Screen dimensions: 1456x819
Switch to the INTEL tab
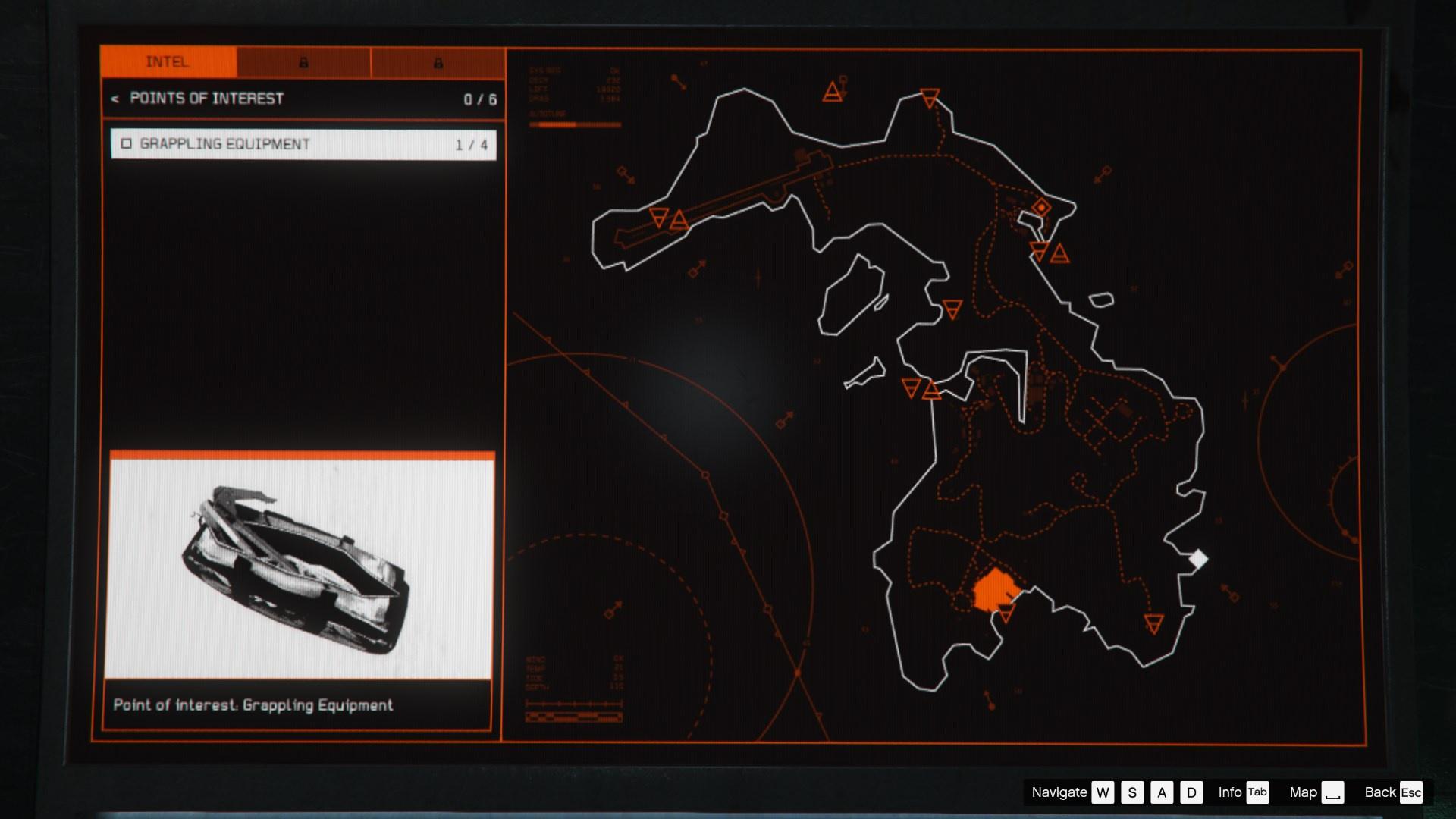point(168,62)
